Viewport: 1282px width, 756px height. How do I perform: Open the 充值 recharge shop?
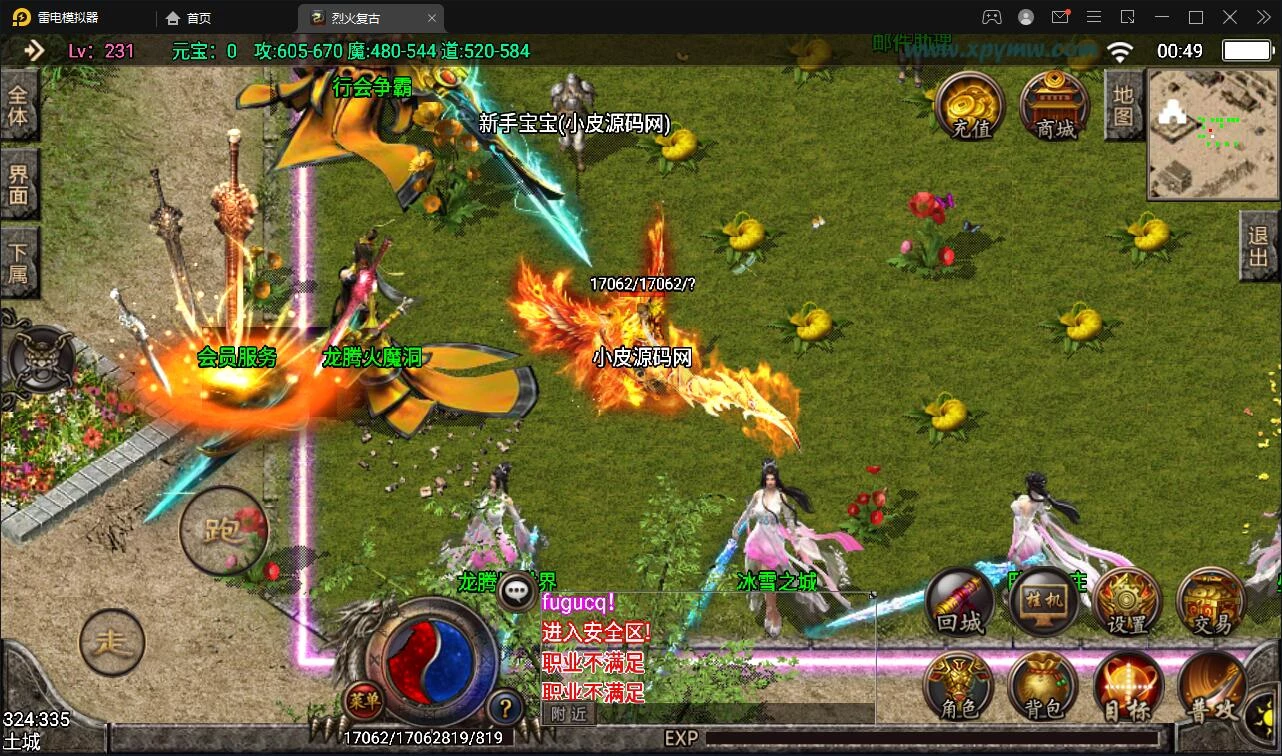click(x=970, y=105)
